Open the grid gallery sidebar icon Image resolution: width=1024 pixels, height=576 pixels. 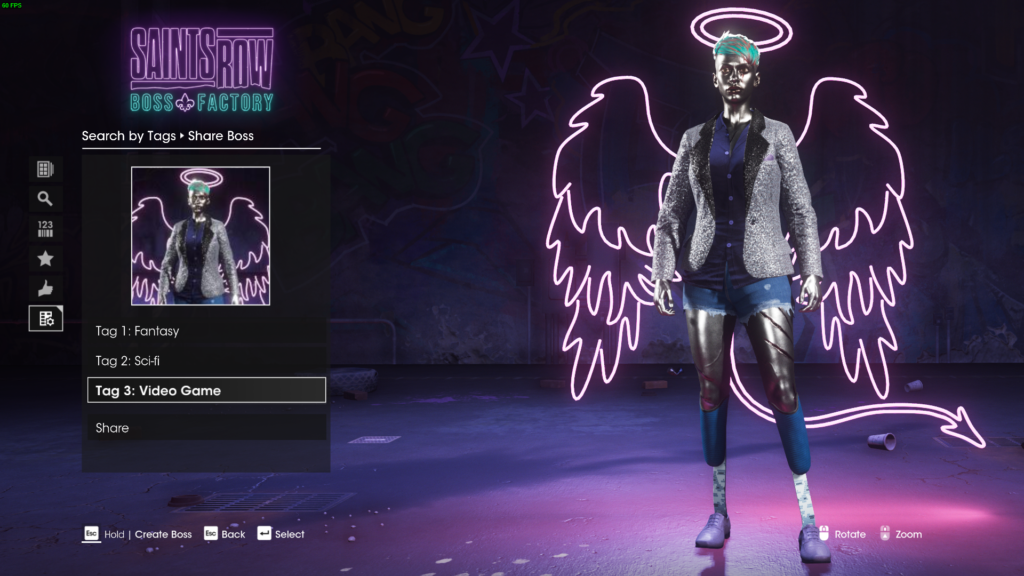(45, 169)
